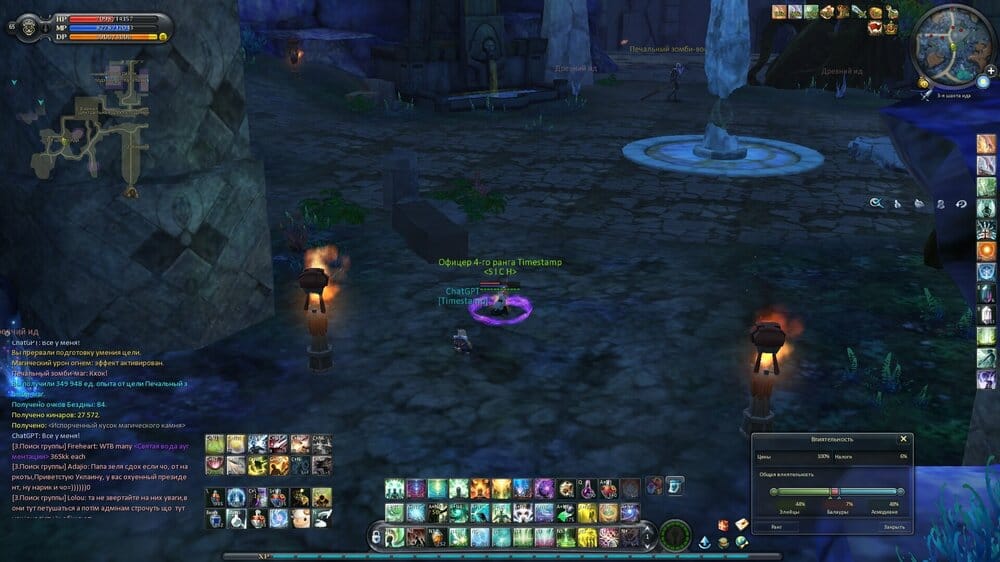The width and height of the screenshot is (1000, 562).
Task: Open the red gift box icon
Action: [722, 525]
